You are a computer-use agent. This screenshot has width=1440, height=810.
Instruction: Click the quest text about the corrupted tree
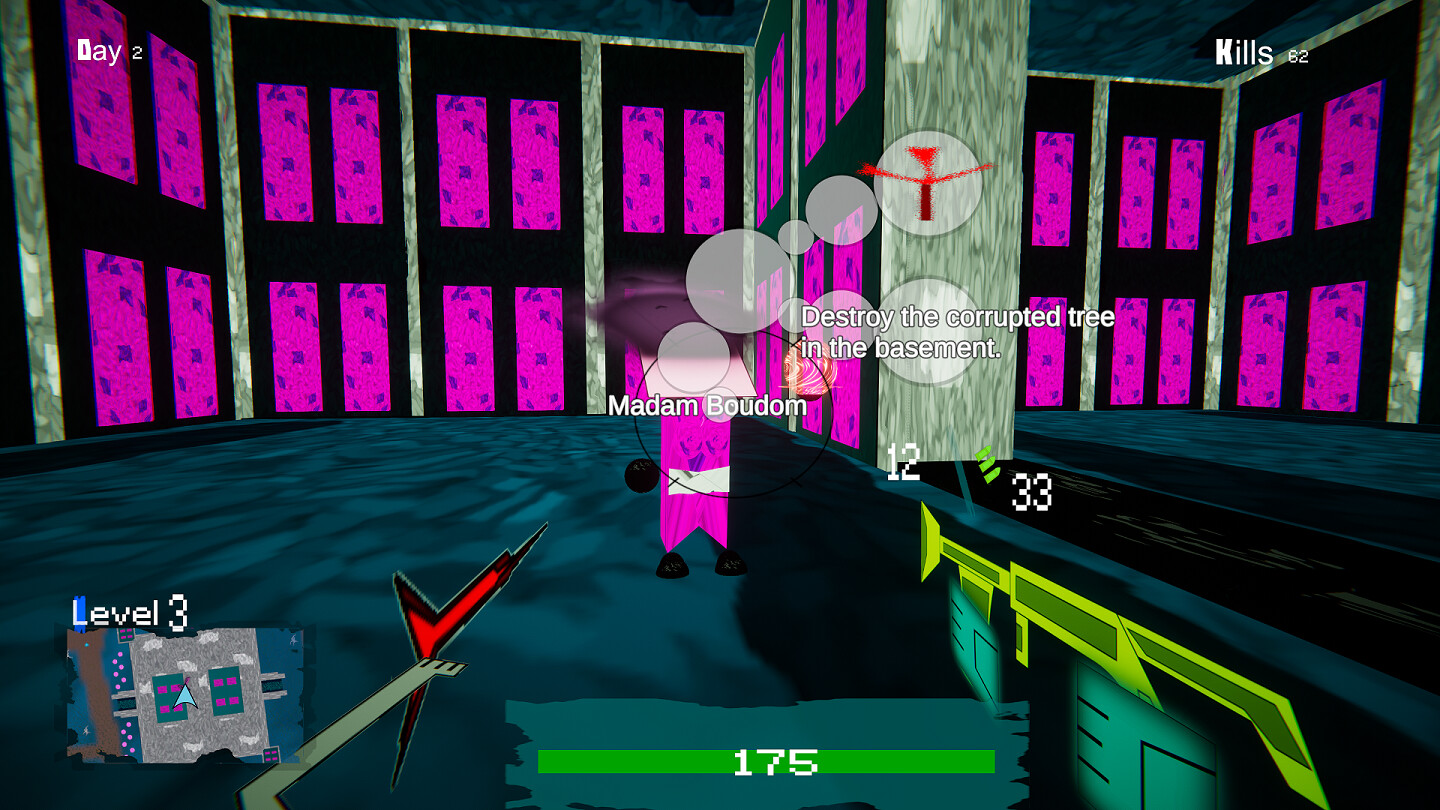pos(956,331)
